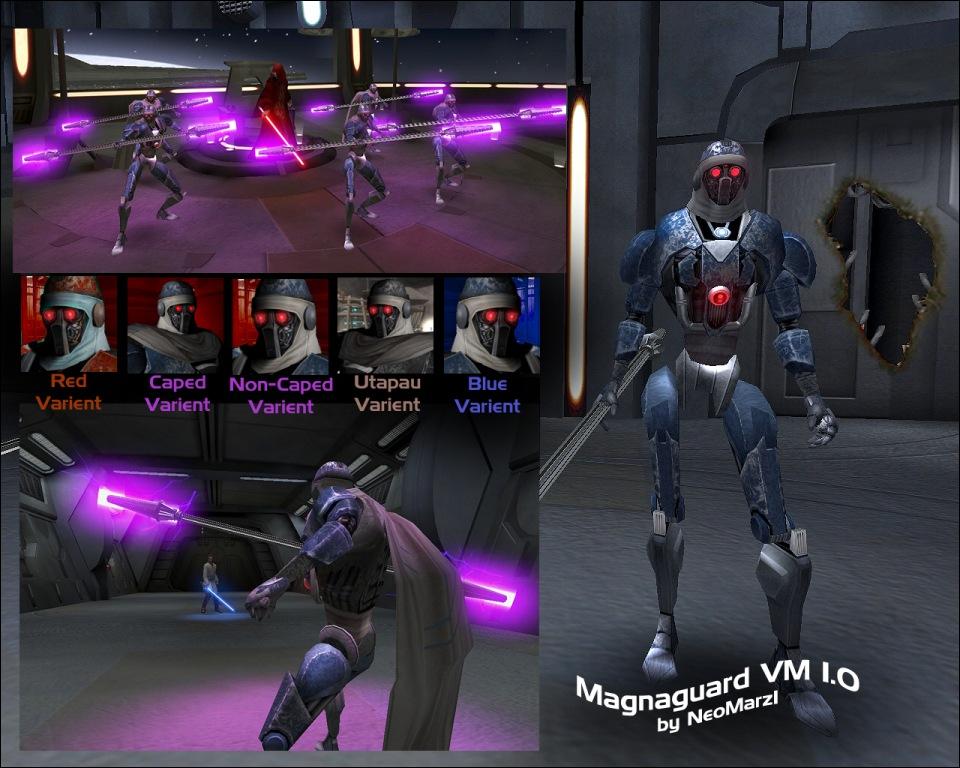Choose the Blue Varient portrait
Image resolution: width=960 pixels, height=768 pixels.
coord(491,324)
